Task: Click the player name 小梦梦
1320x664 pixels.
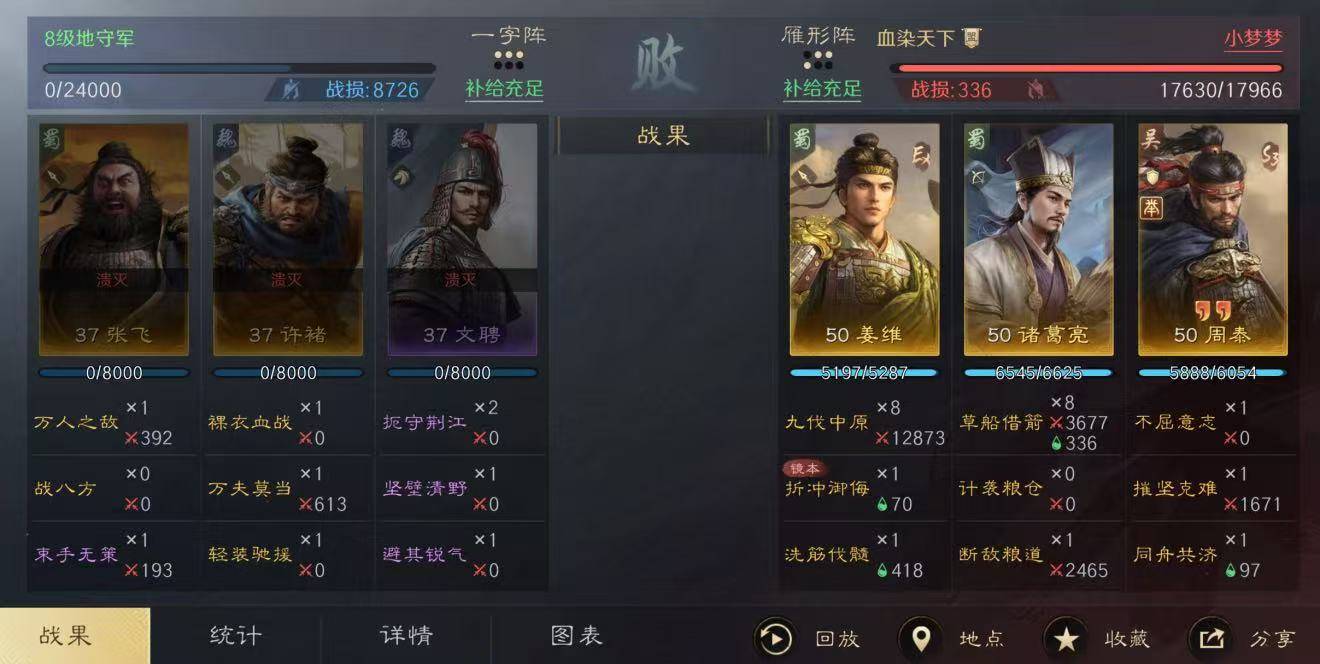Action: point(1252,39)
